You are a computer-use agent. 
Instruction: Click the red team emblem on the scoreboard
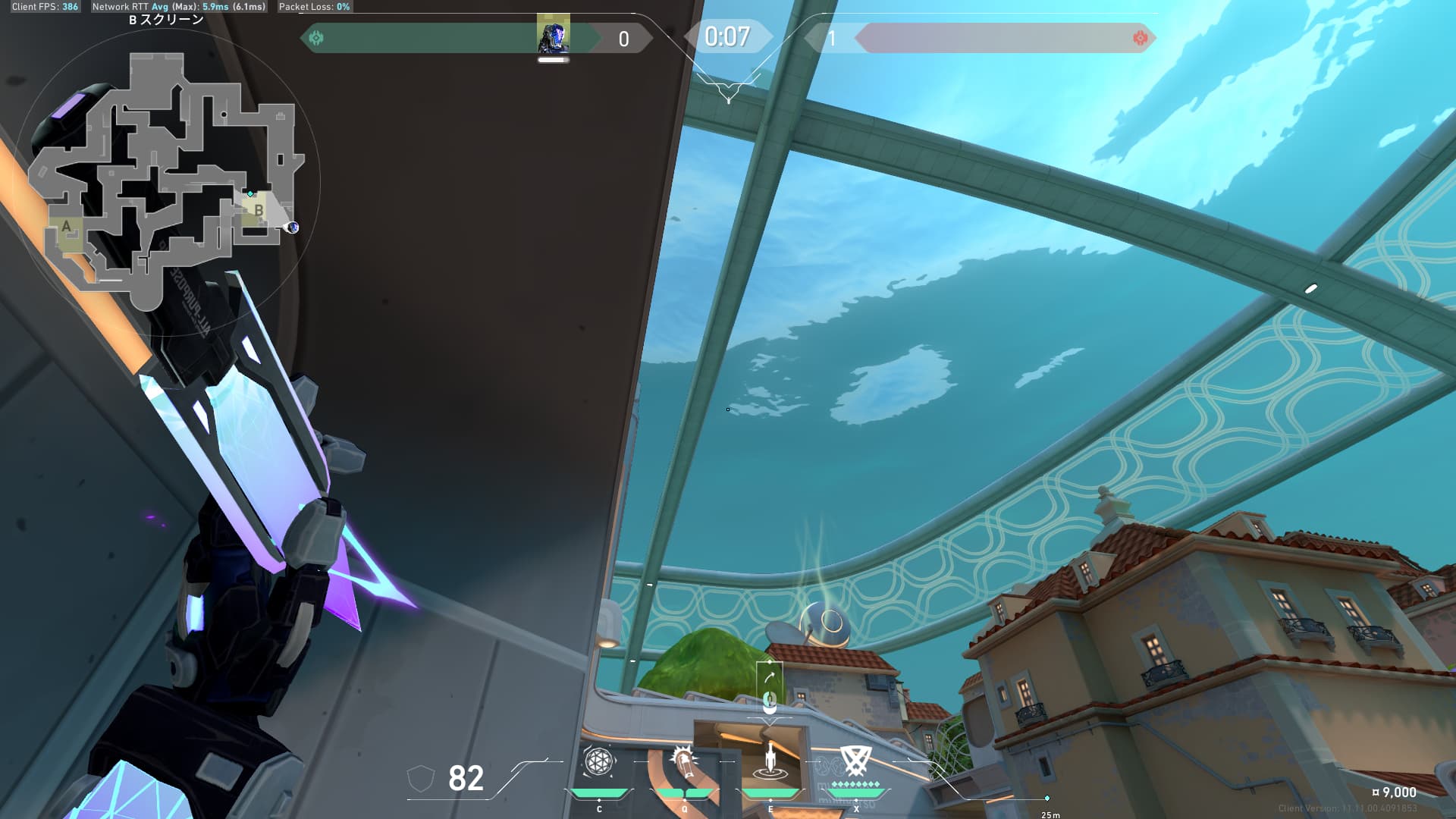tap(1139, 38)
